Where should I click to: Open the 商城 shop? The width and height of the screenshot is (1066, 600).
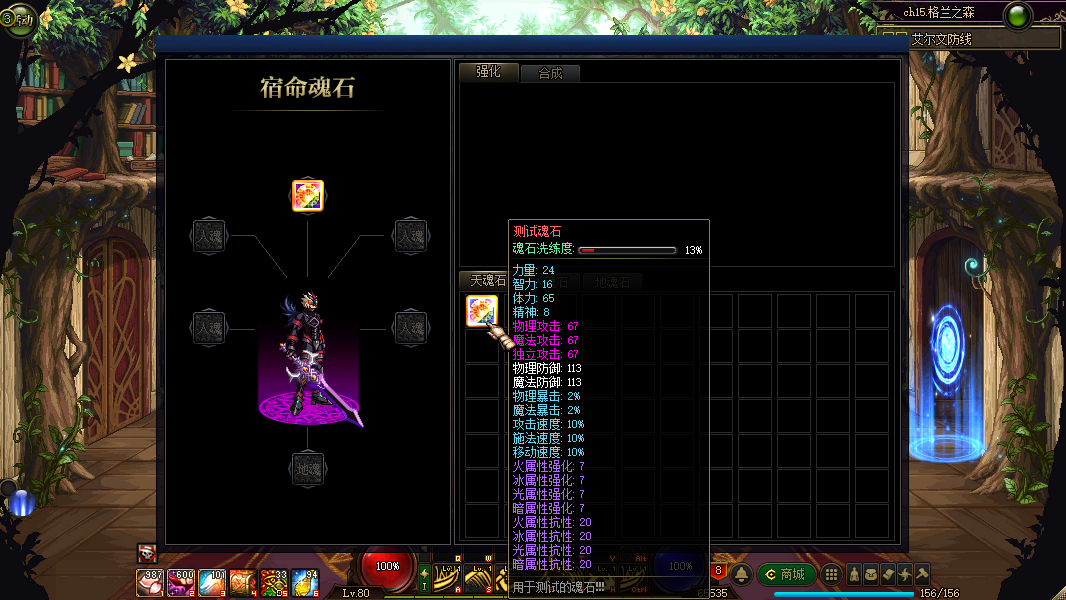coord(784,574)
